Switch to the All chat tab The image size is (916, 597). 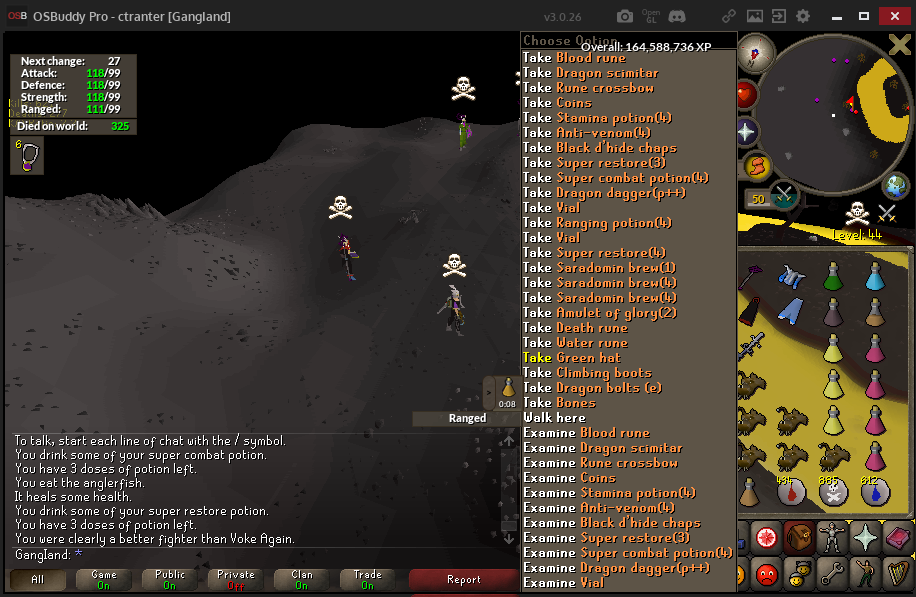pos(38,580)
